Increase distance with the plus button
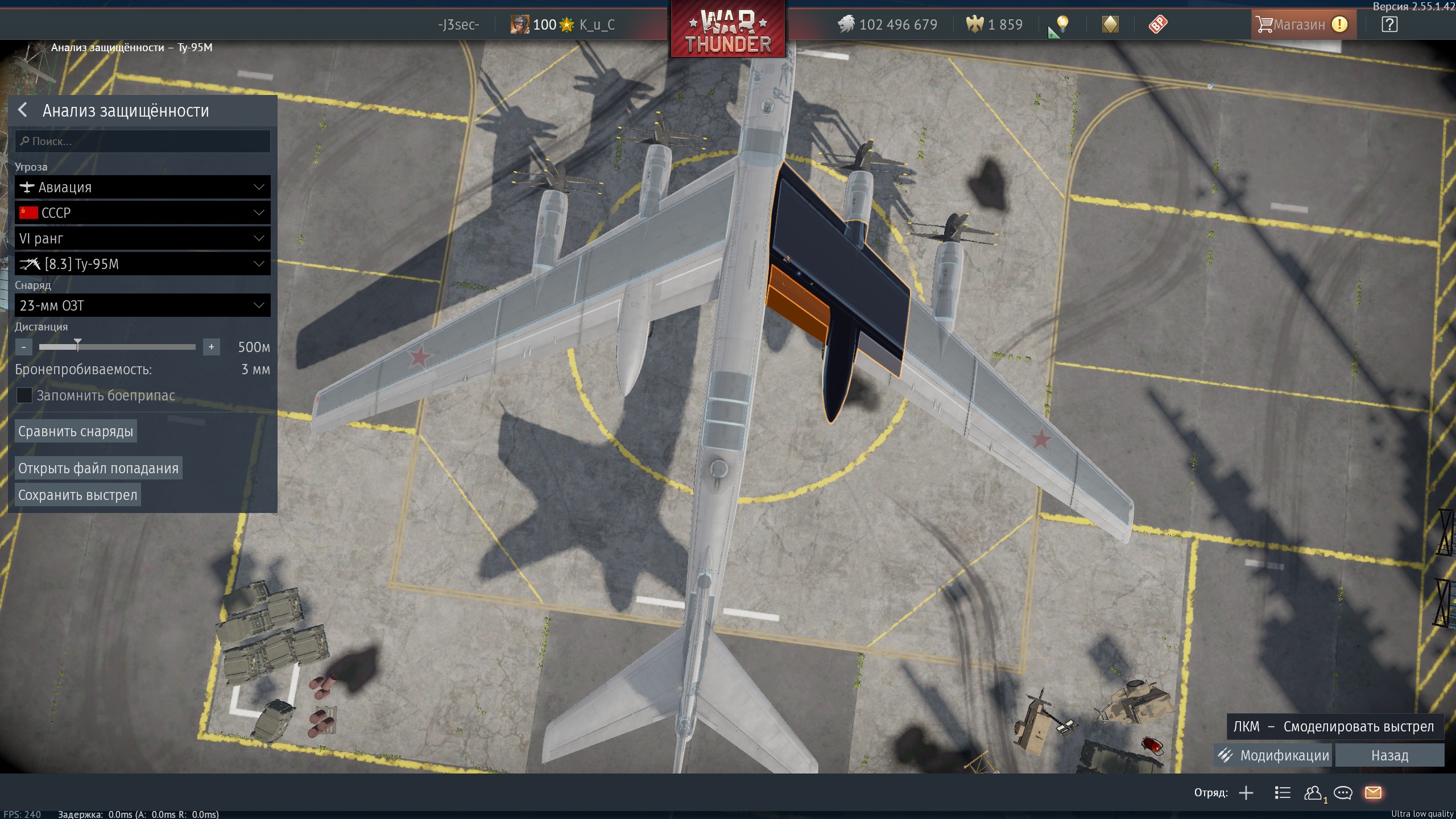 [211, 347]
